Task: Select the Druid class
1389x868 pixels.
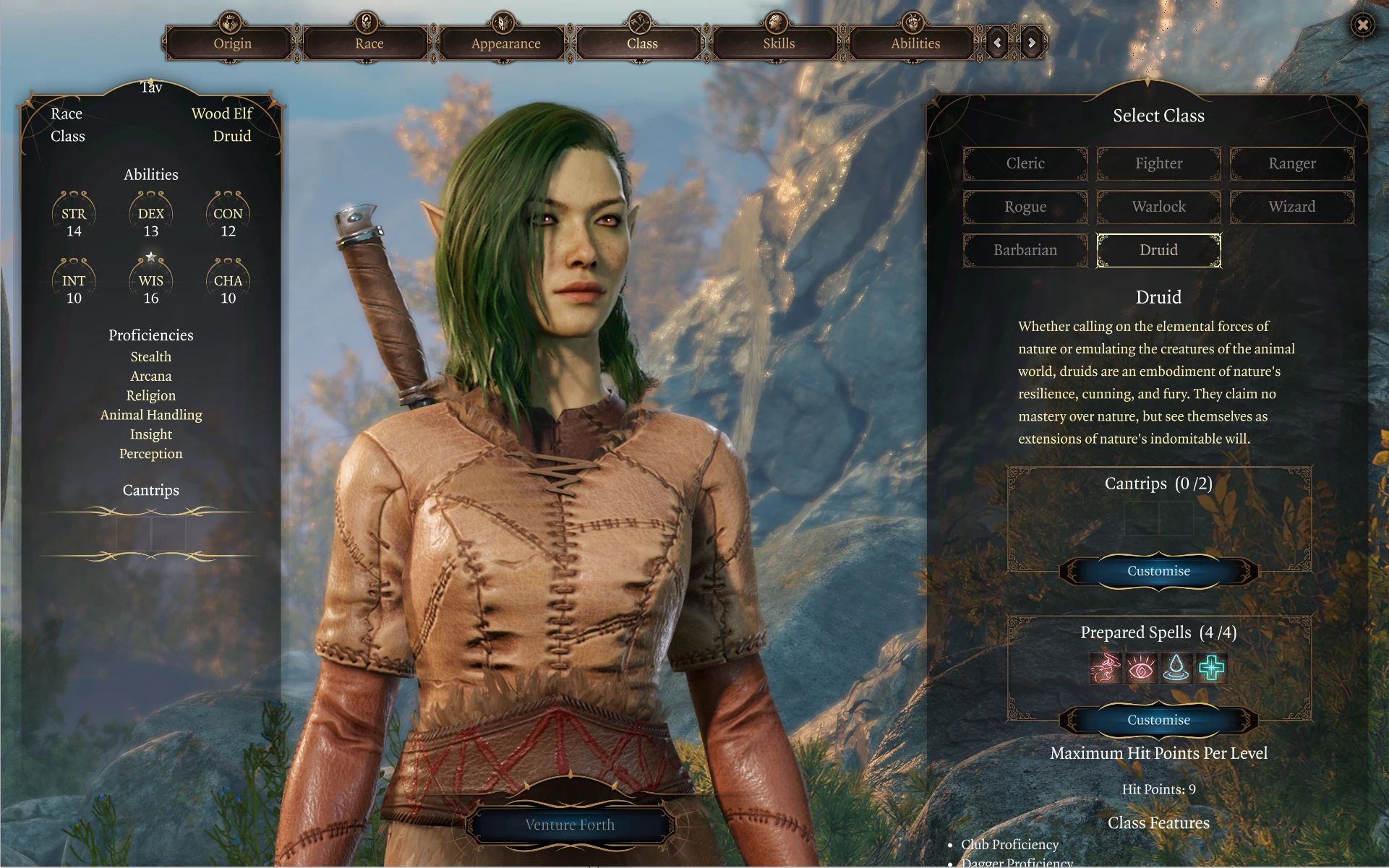Action: (1158, 250)
